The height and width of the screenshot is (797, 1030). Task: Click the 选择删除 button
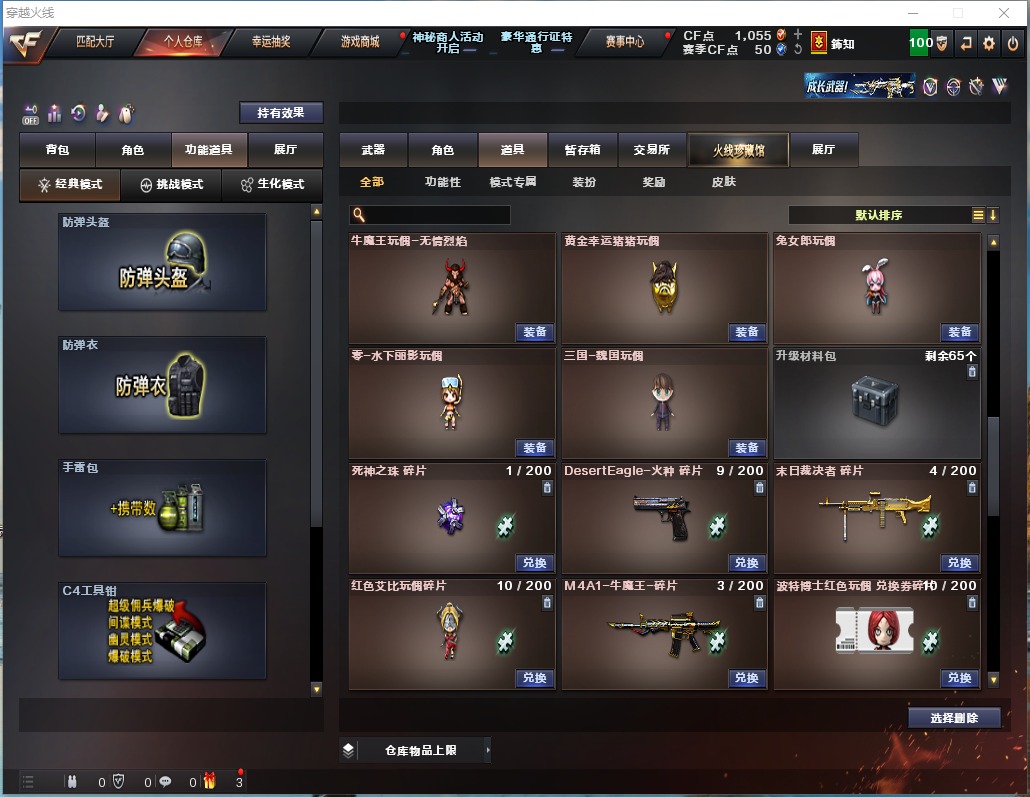(x=954, y=717)
